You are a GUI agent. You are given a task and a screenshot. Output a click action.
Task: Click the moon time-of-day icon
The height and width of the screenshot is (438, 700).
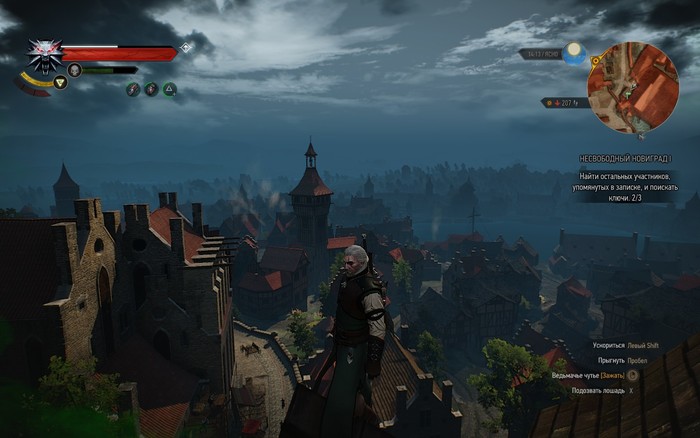click(573, 52)
